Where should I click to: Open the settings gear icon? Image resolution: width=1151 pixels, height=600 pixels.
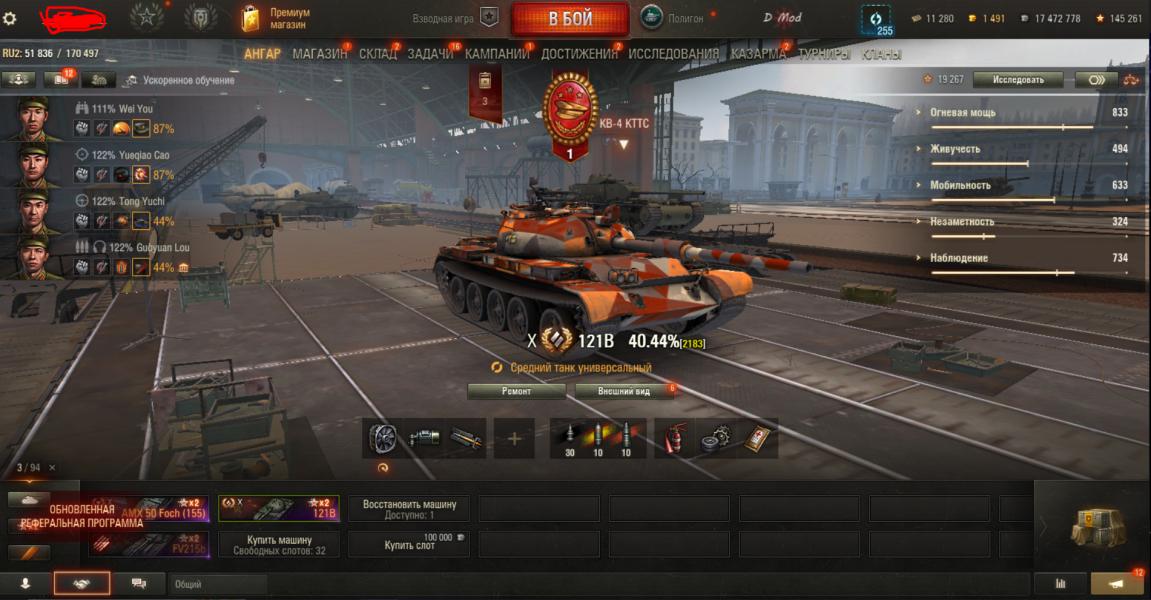point(10,18)
